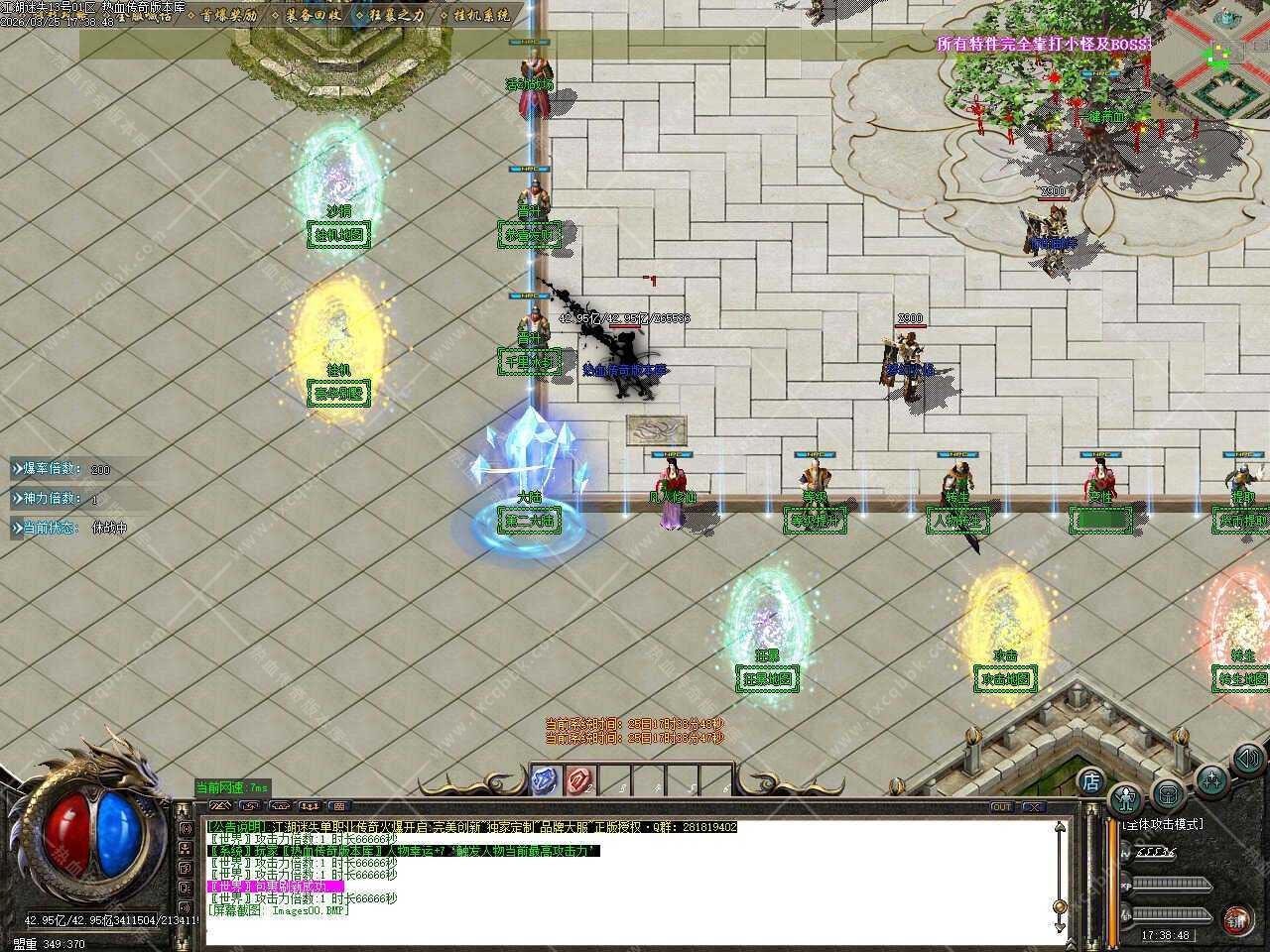Open the 挂机系统 auto-play system menu

[481, 16]
